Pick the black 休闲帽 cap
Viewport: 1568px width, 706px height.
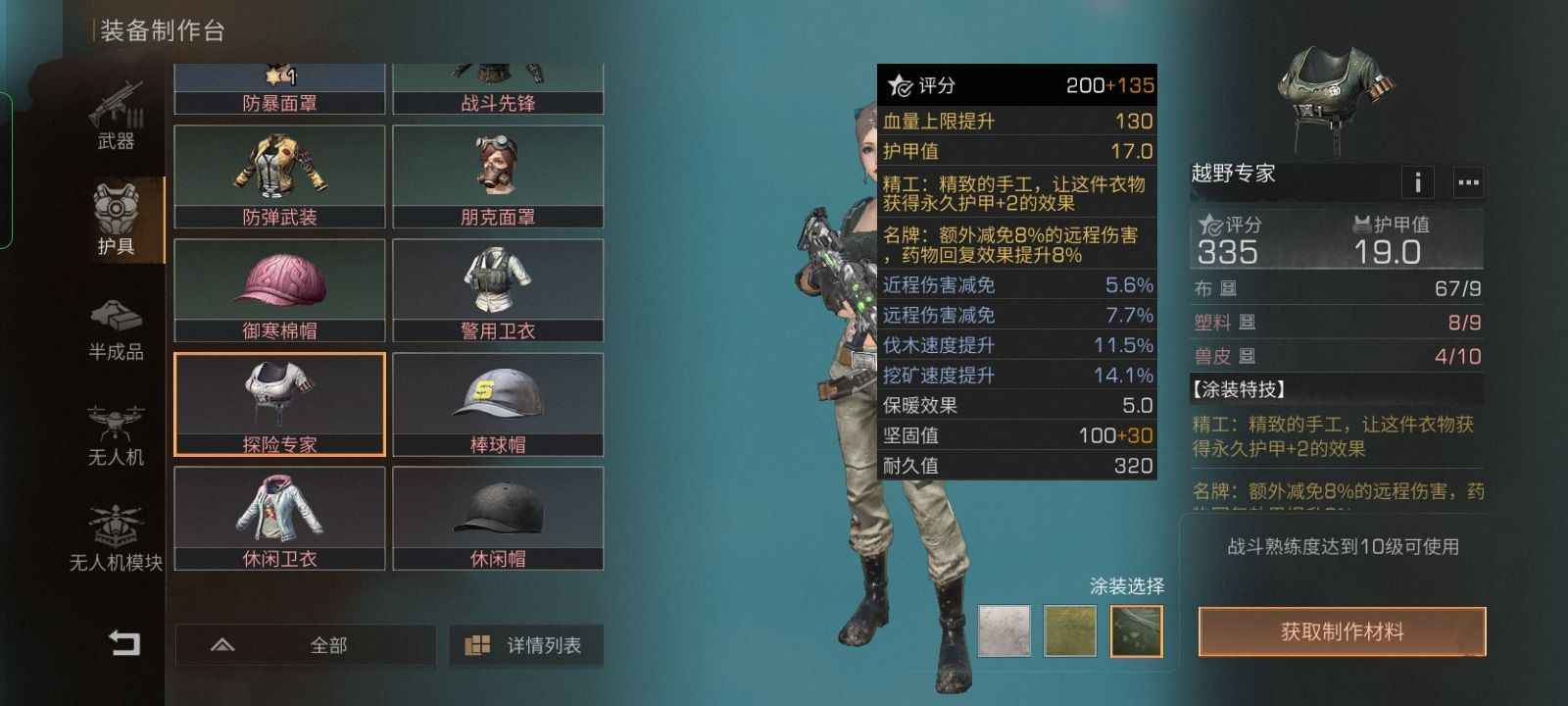tap(498, 518)
